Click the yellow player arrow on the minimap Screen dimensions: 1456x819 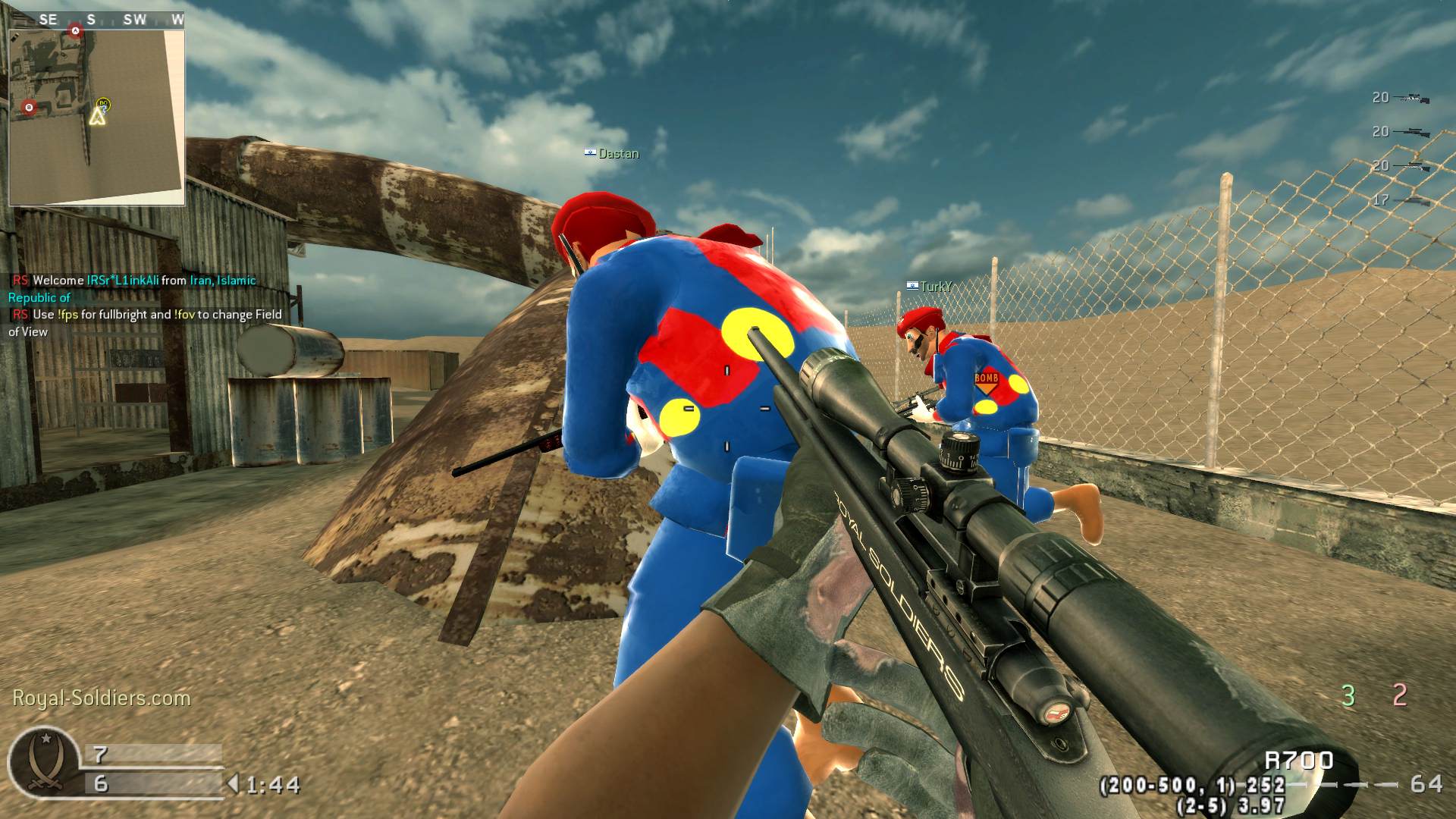pyautogui.click(x=97, y=117)
